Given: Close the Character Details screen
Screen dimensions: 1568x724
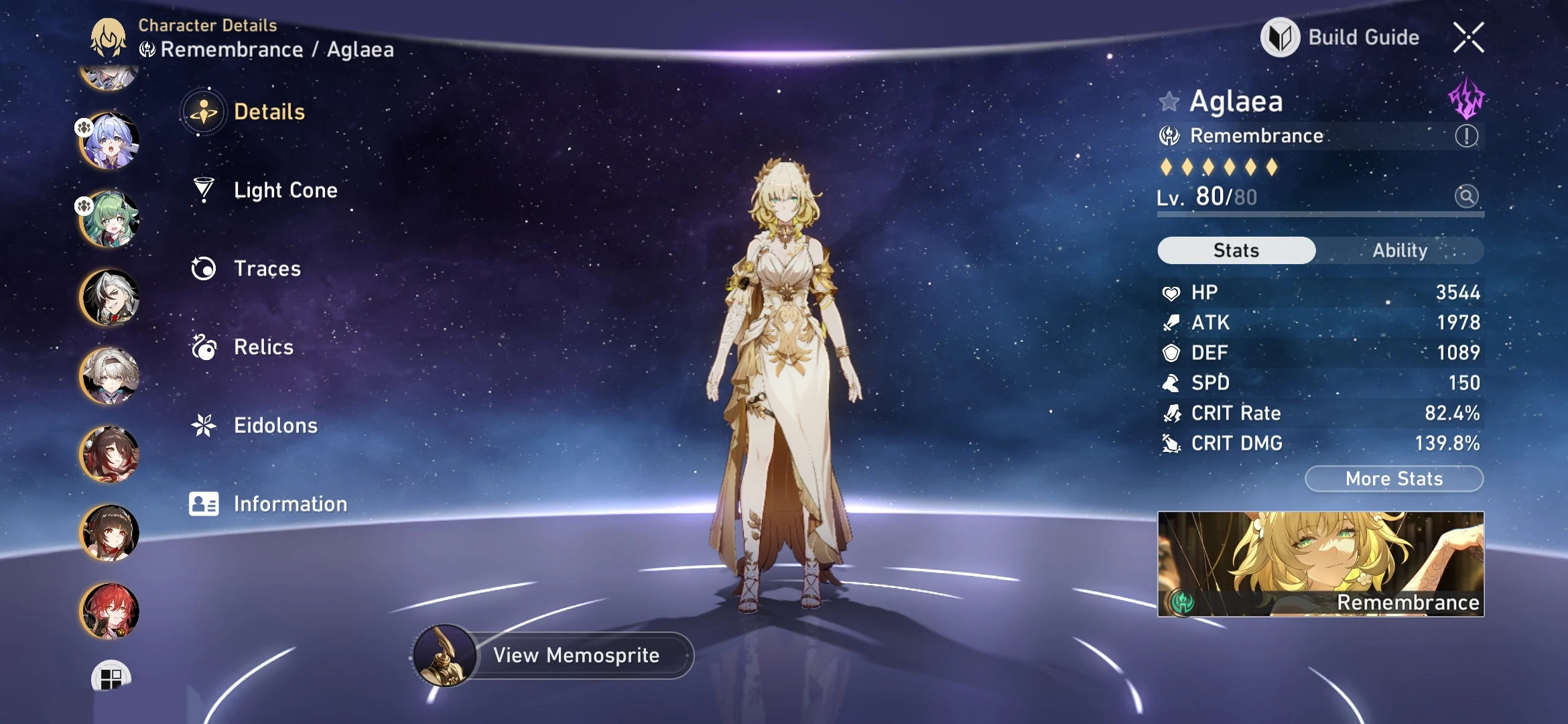Looking at the screenshot, I should [x=1468, y=38].
